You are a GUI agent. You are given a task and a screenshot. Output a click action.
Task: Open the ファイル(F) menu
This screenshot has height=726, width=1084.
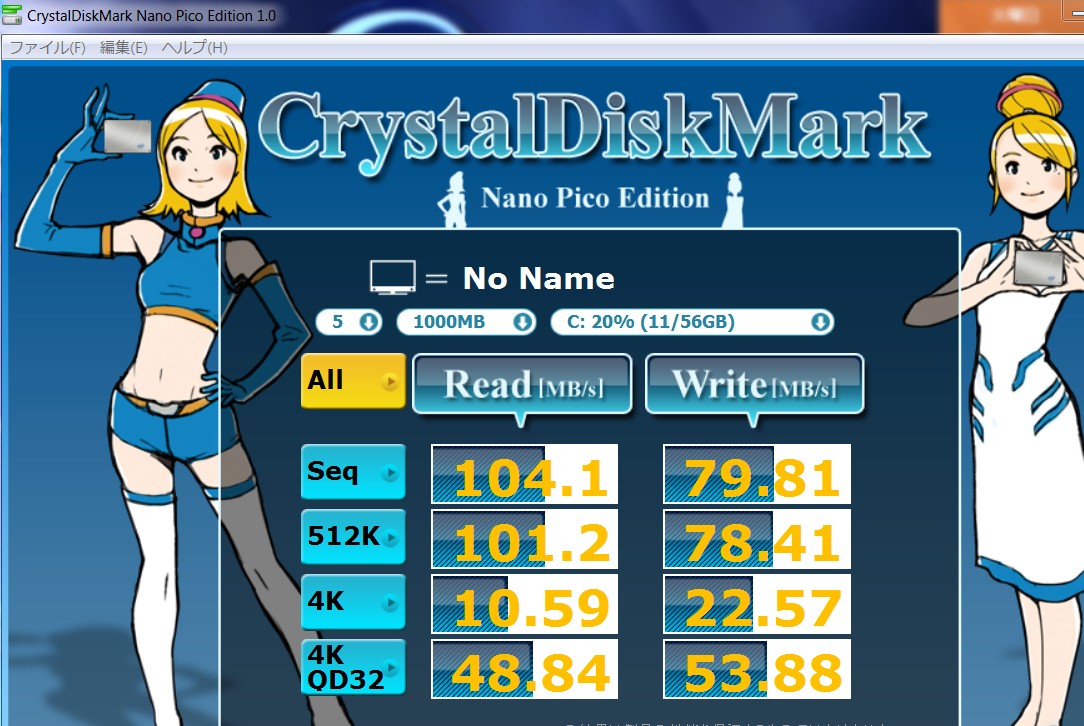(x=47, y=48)
